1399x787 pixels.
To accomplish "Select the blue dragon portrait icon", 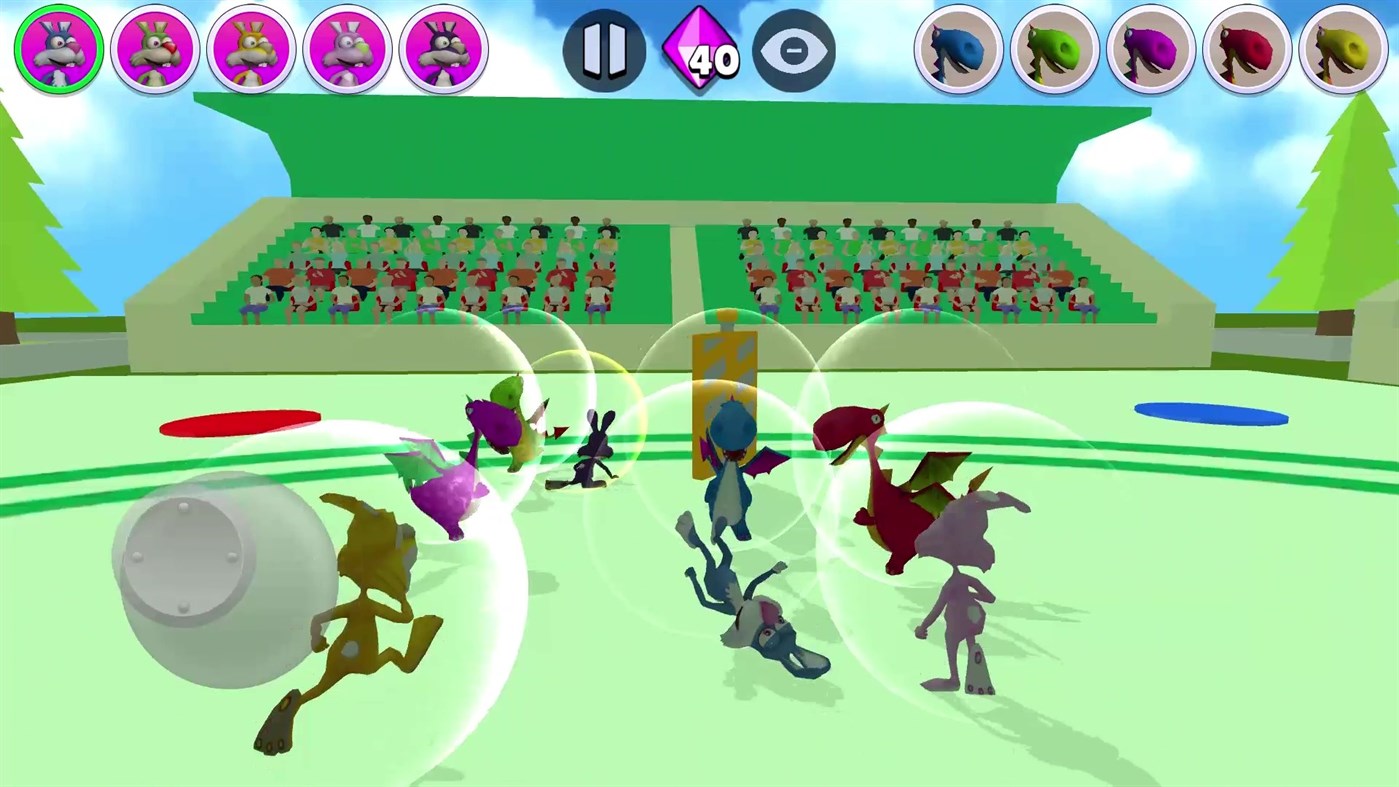I will click(958, 48).
